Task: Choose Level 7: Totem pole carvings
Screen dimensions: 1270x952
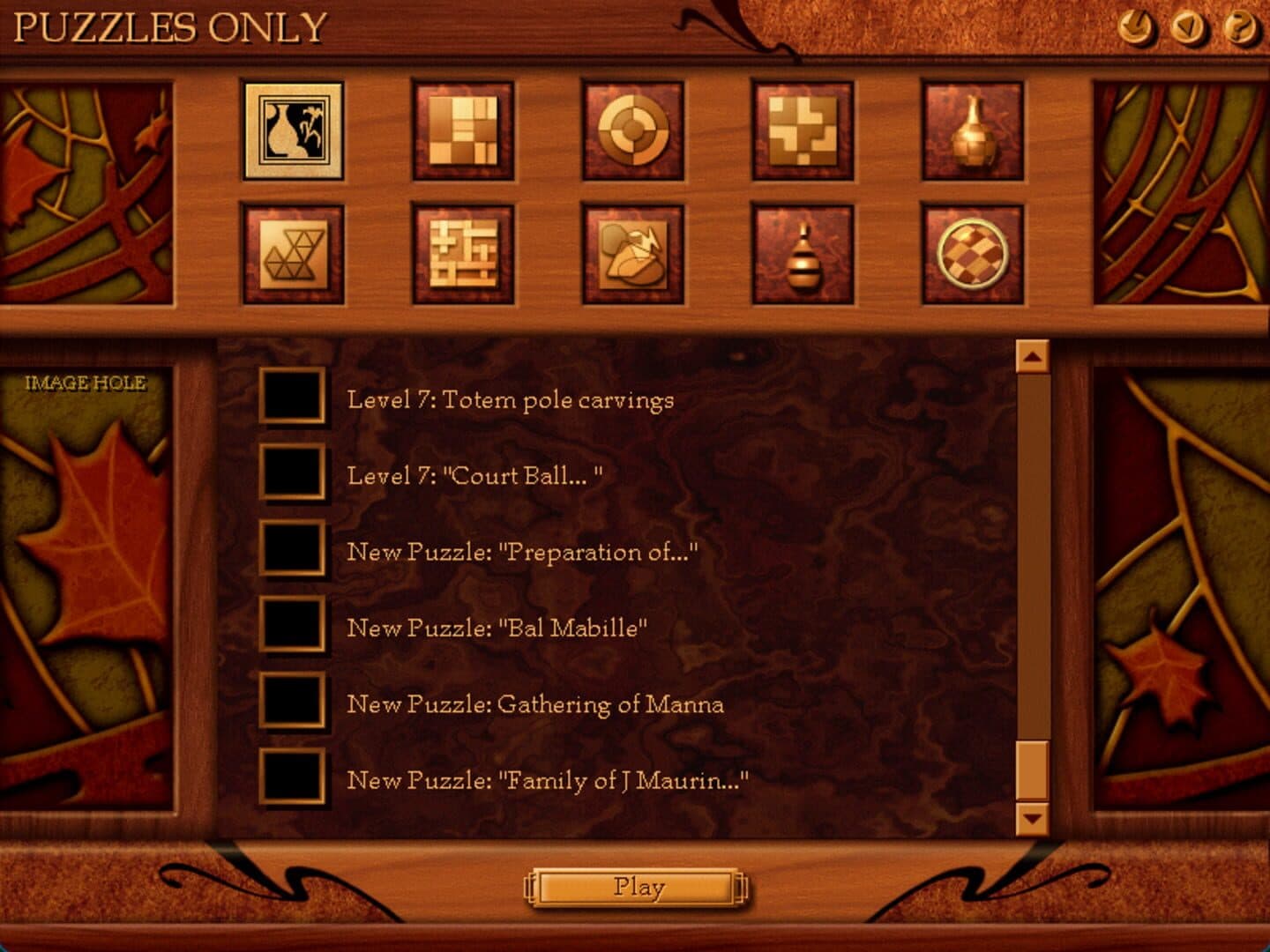Action: [x=510, y=399]
